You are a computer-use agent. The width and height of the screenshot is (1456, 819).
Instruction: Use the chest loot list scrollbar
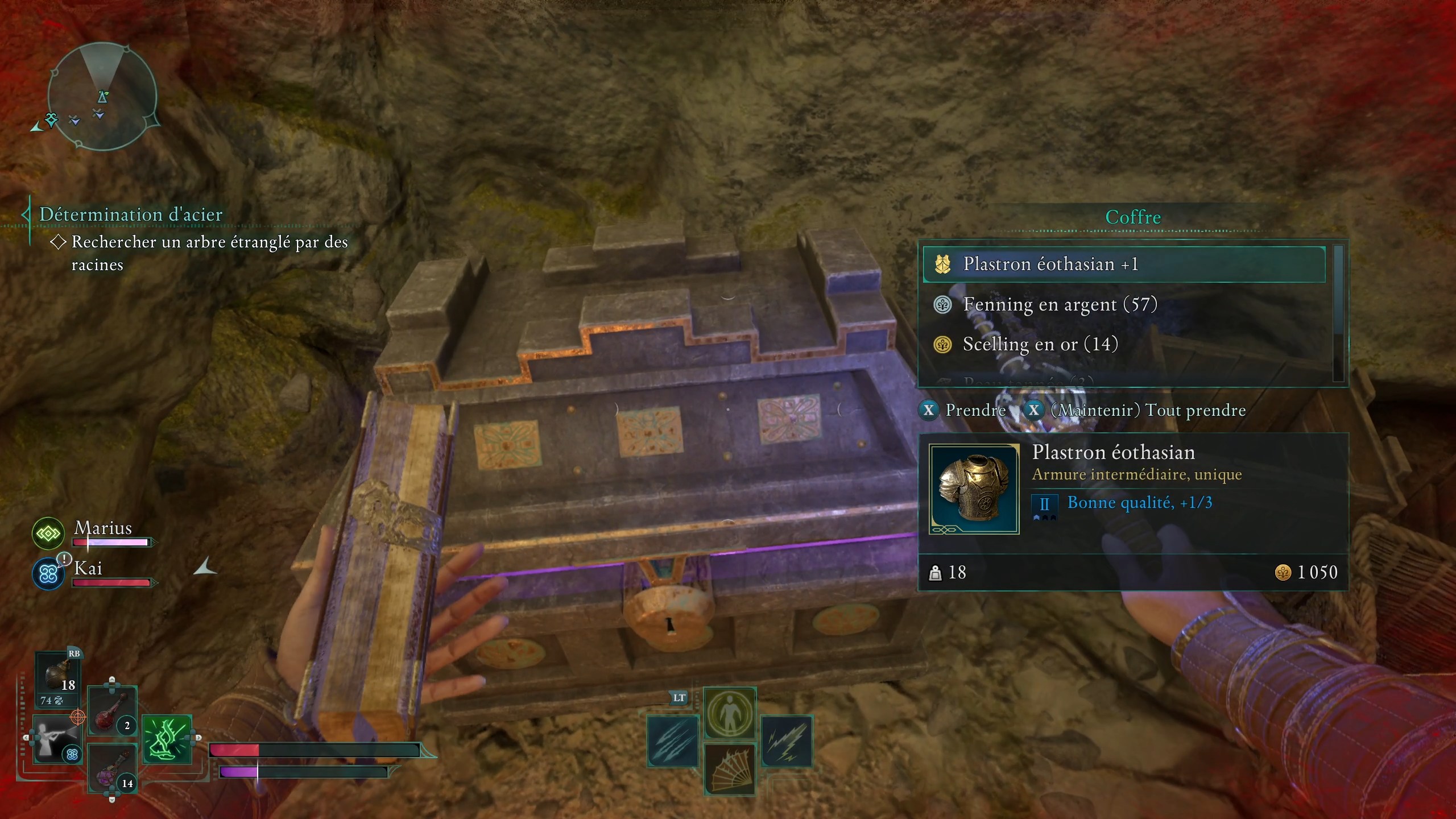click(x=1338, y=312)
